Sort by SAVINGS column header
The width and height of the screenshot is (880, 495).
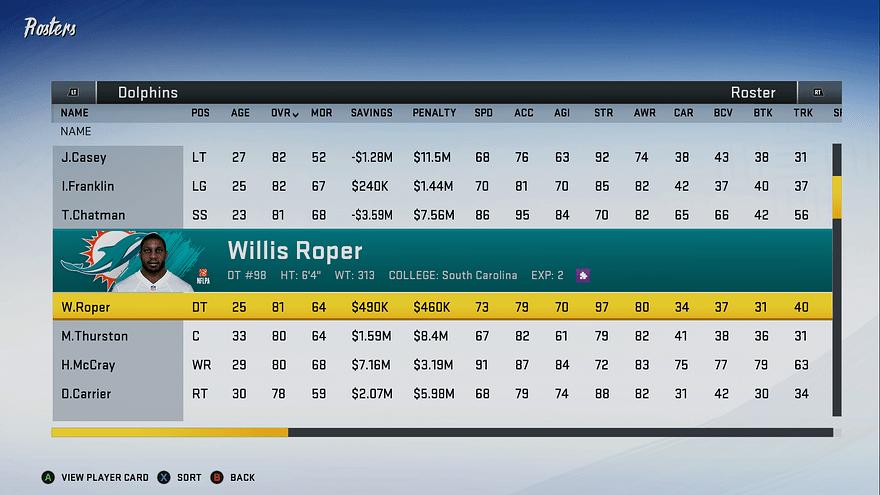click(x=371, y=113)
